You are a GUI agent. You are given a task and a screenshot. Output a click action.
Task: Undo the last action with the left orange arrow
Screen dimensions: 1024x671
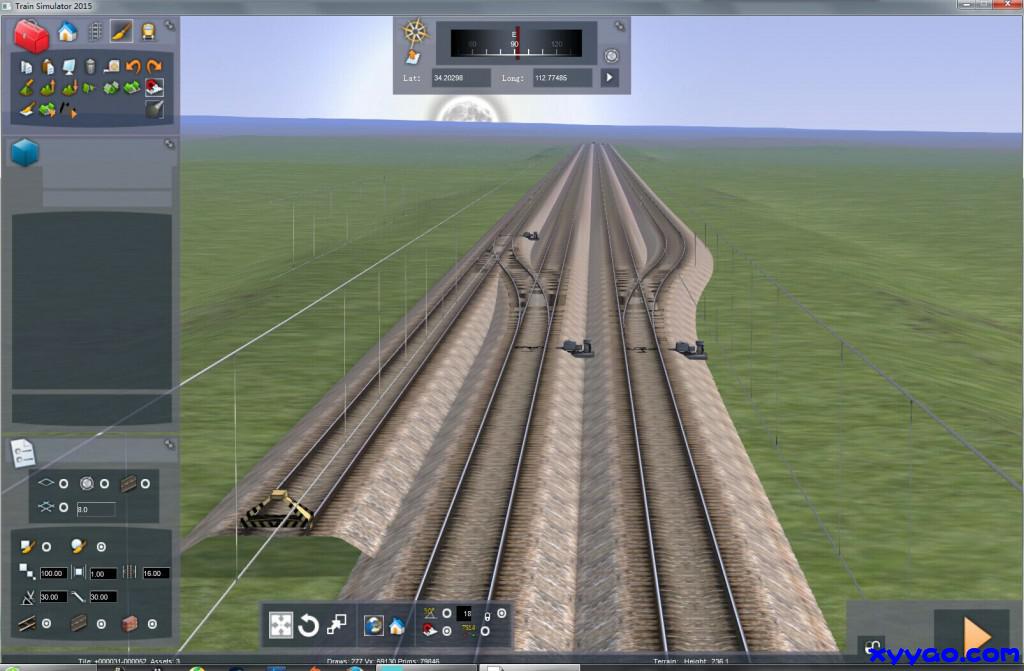pyautogui.click(x=132, y=67)
